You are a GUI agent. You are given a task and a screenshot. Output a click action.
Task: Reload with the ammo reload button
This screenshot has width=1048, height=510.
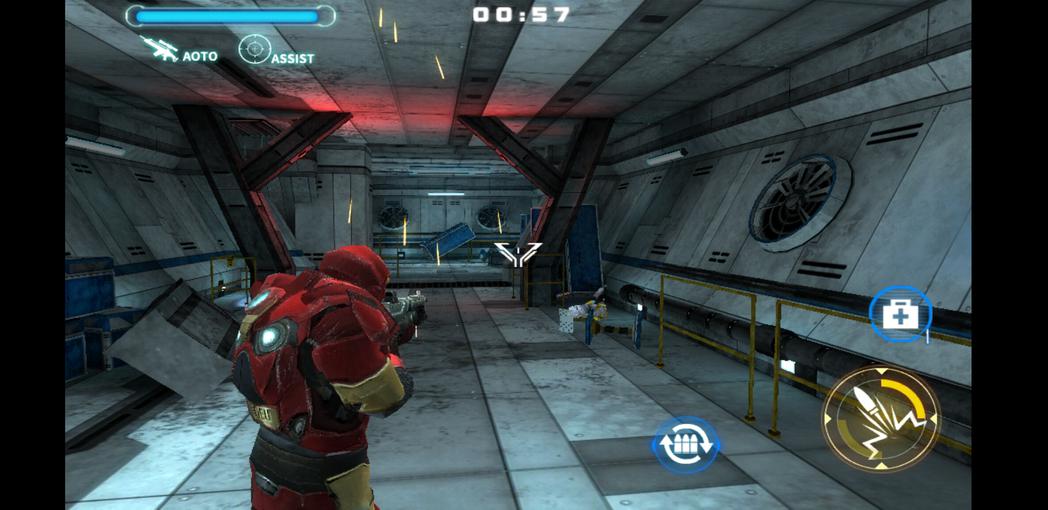(685, 444)
